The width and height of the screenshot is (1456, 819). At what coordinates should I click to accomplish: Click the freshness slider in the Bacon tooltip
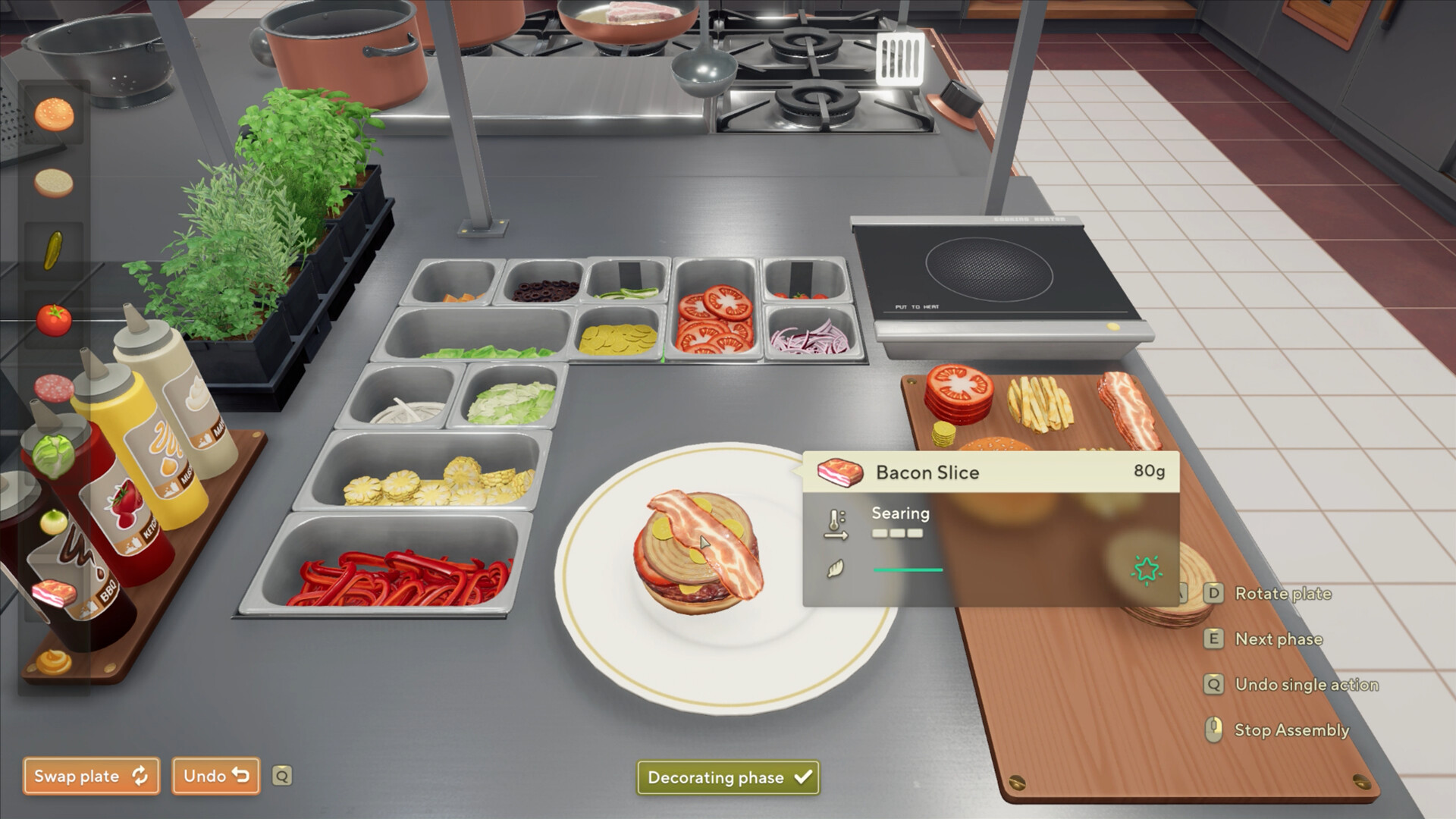tap(907, 570)
